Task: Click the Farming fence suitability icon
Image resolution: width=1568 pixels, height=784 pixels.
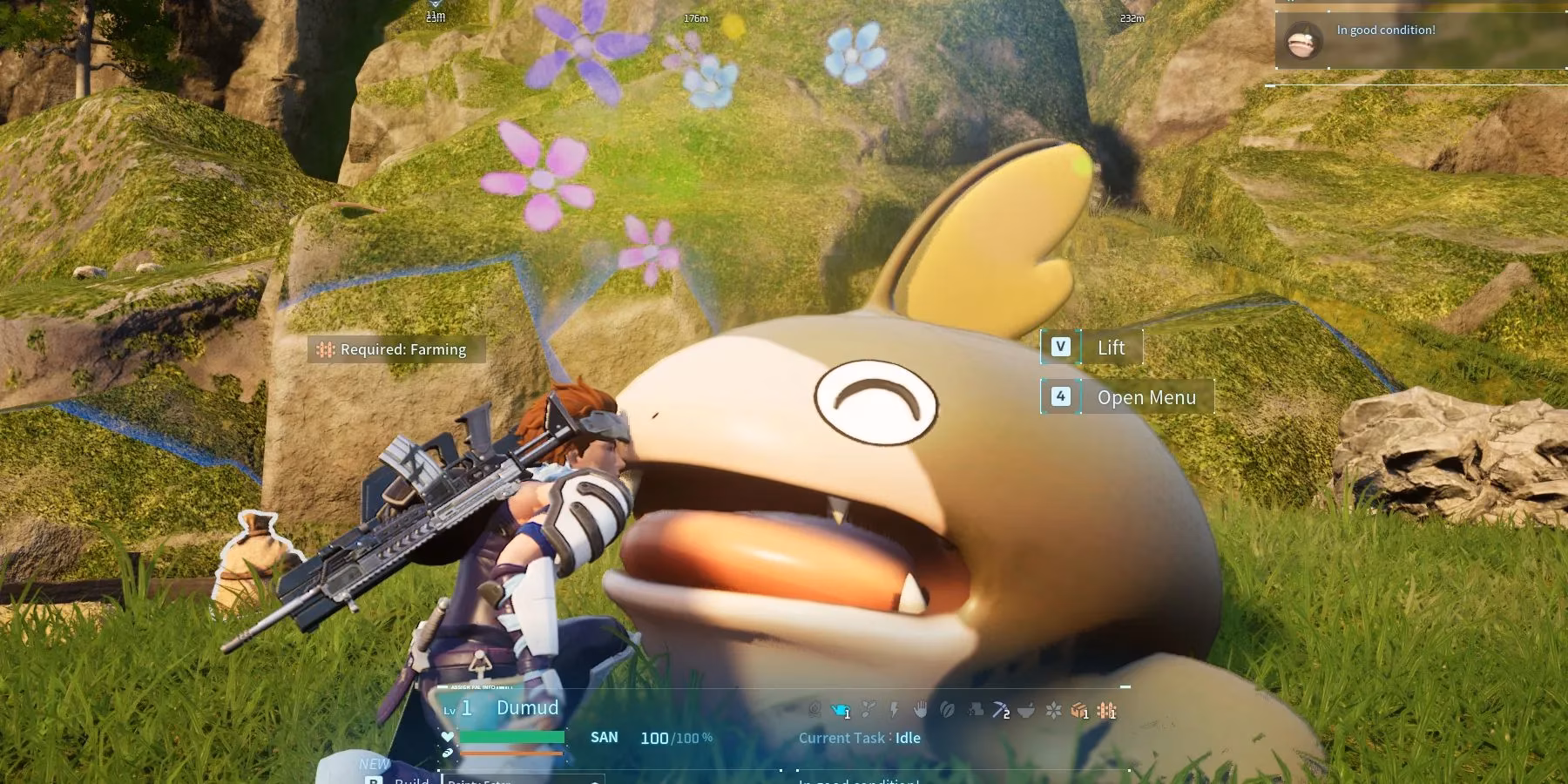Action: 1106,711
